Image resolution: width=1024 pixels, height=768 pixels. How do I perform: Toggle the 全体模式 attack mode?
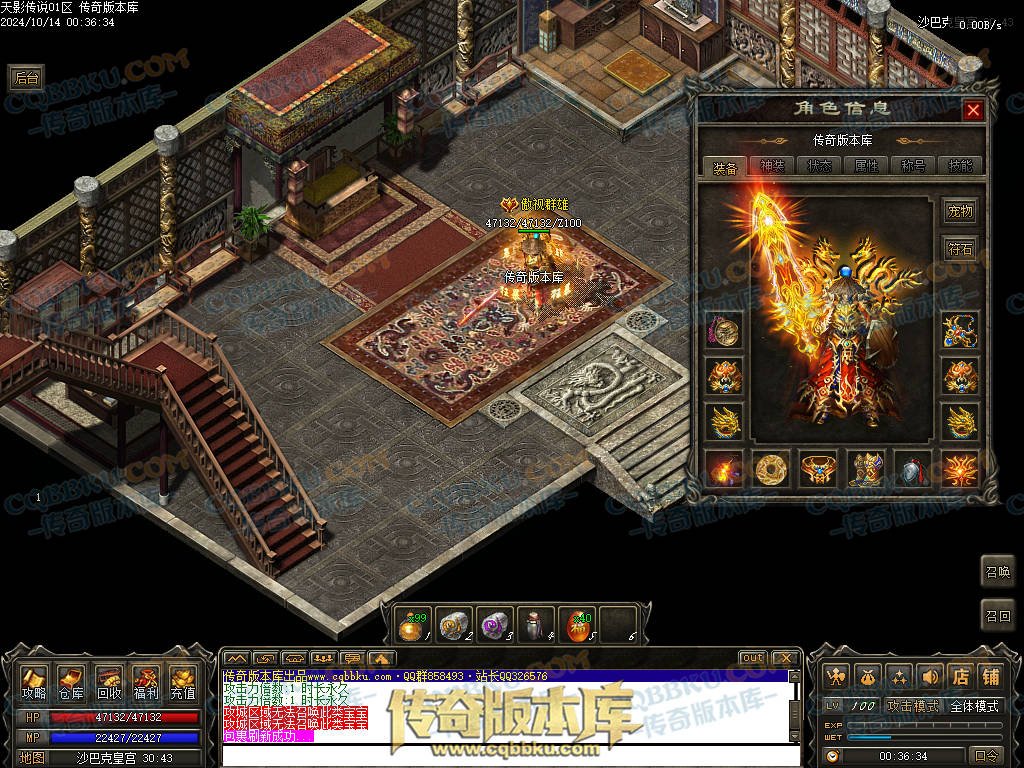[x=973, y=706]
